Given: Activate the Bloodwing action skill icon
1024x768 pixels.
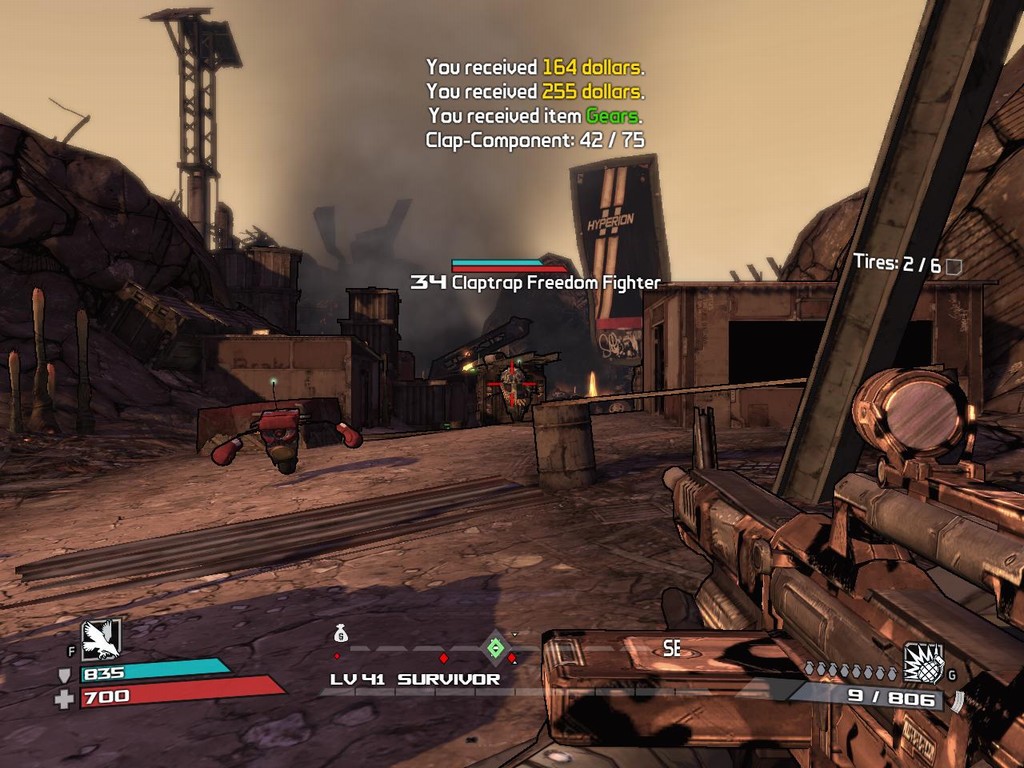Looking at the screenshot, I should 101,640.
